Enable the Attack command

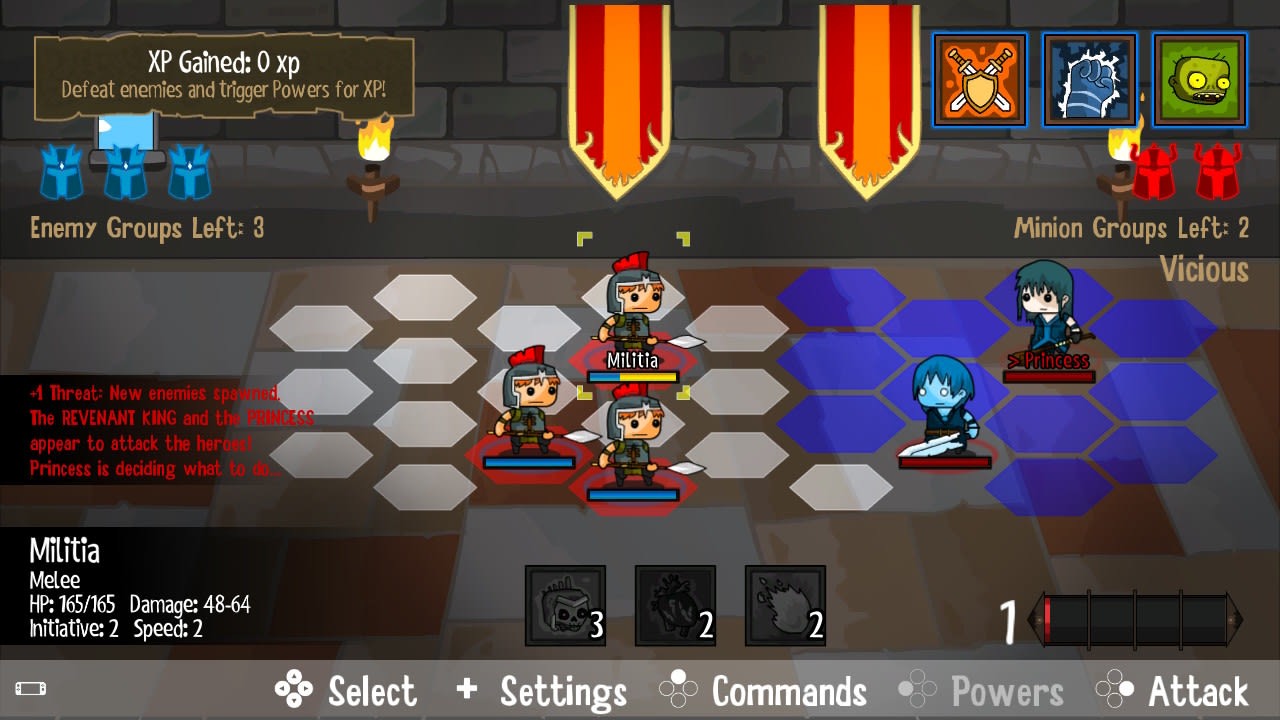point(1198,690)
